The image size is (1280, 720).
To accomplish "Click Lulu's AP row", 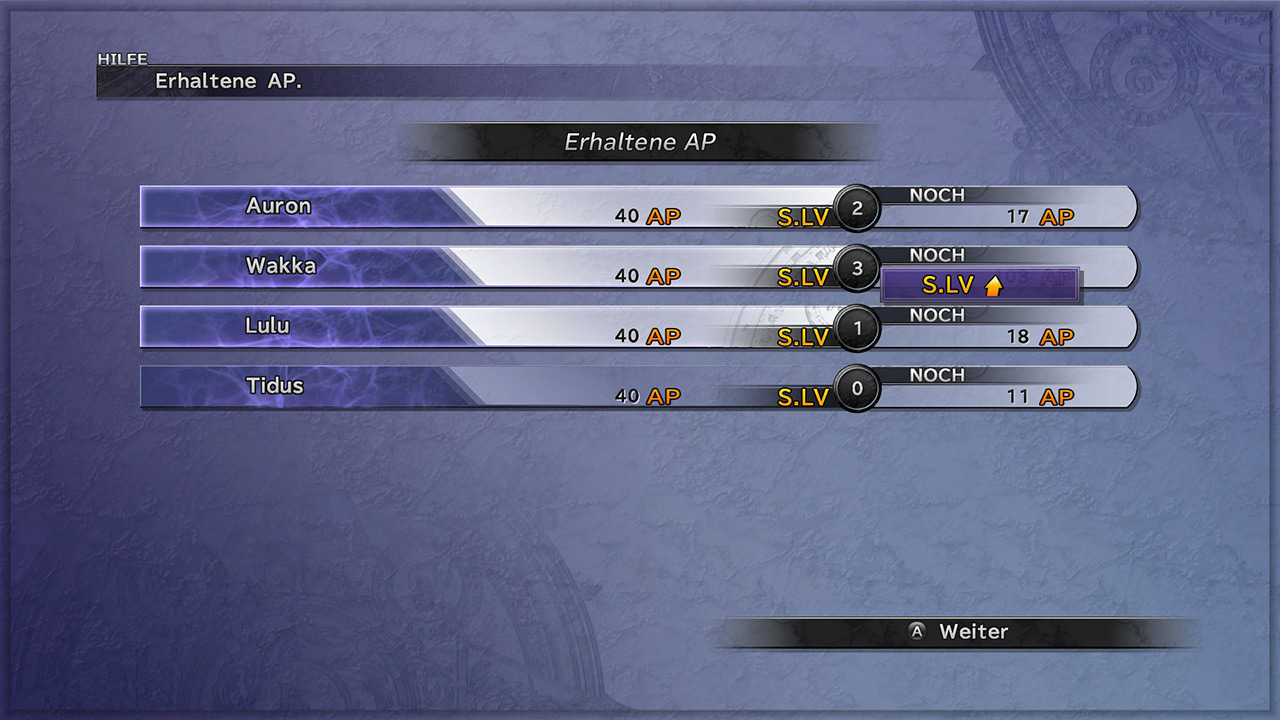I will (638, 327).
